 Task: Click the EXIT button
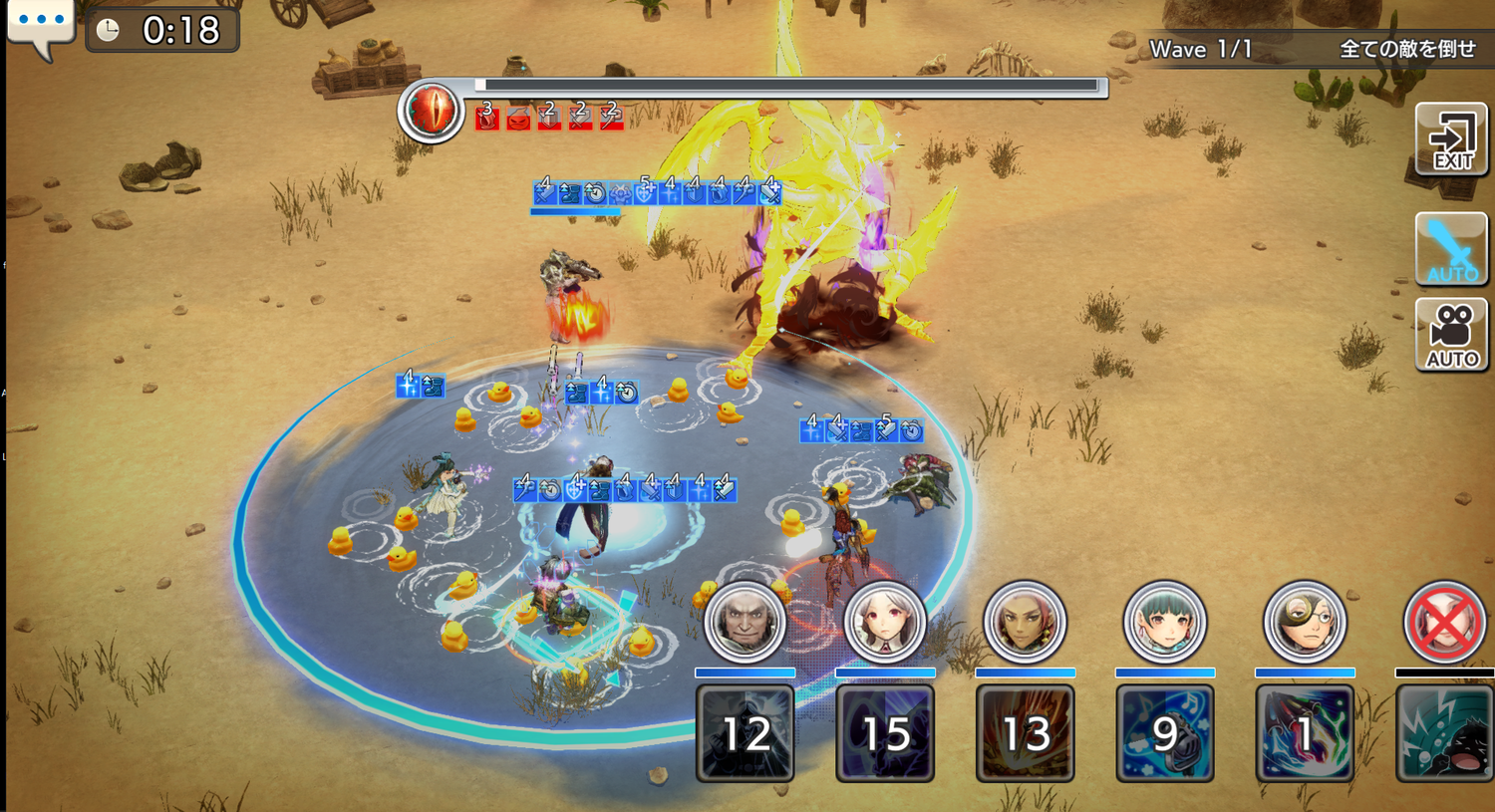point(1451,139)
